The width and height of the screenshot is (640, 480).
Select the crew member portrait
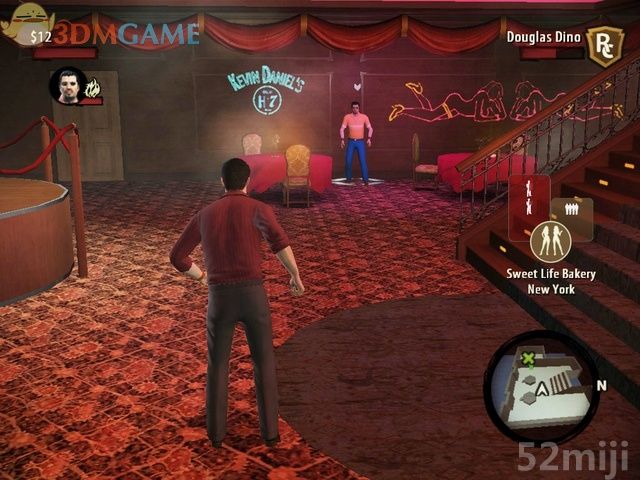pyautogui.click(x=66, y=86)
